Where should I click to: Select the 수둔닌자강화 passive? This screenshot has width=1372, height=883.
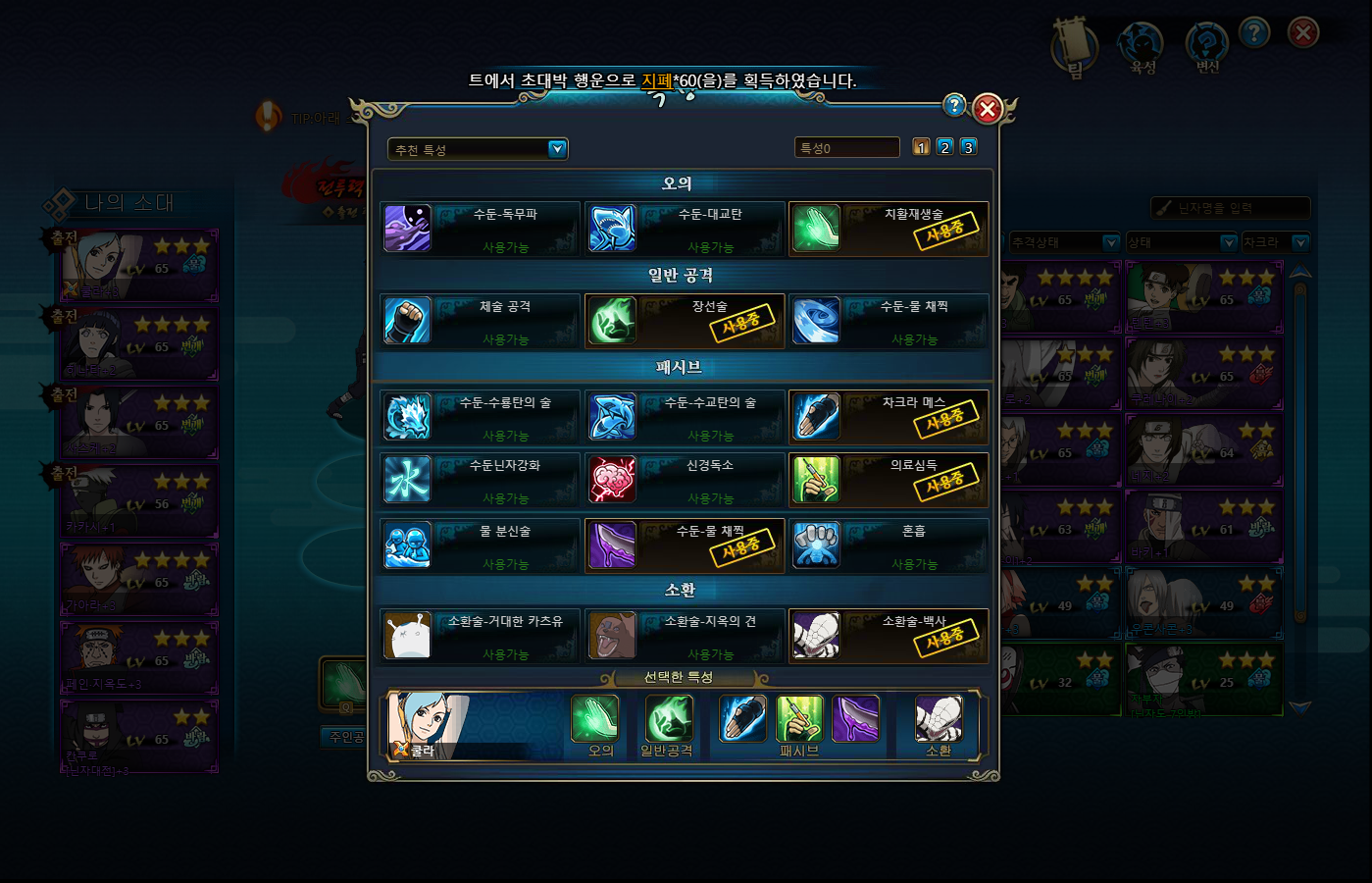point(481,480)
